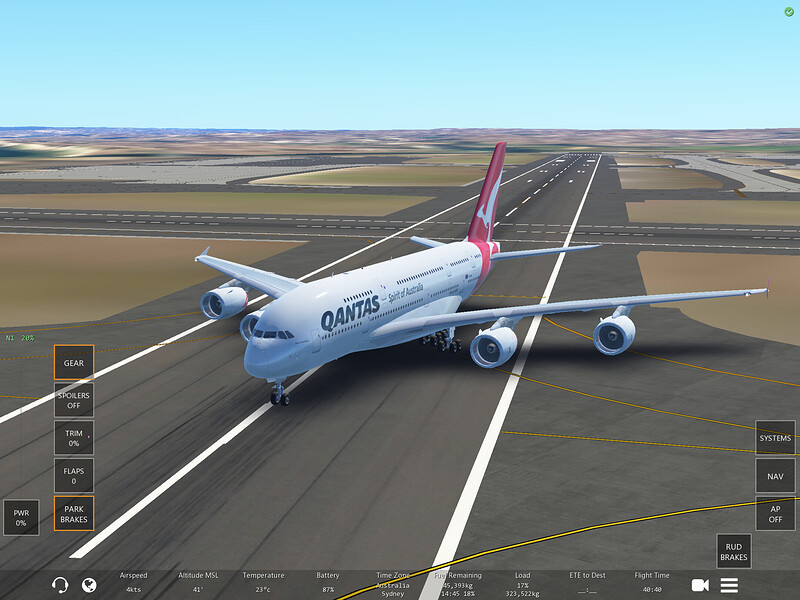Select the Battery status bar item
Viewport: 800px width, 600px height.
(327, 582)
